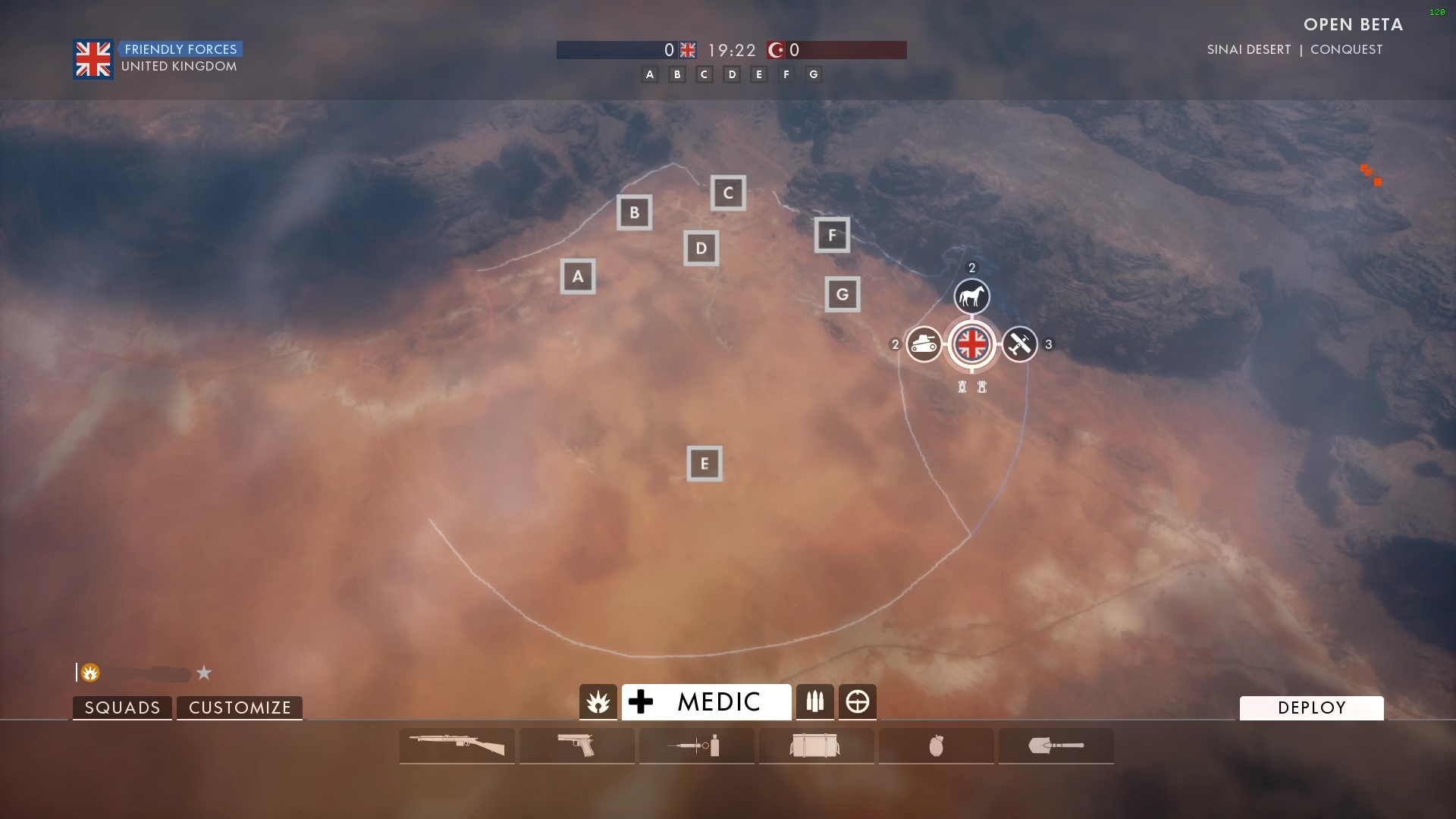Deploy into the battle
The height and width of the screenshot is (819, 1456).
pos(1311,708)
